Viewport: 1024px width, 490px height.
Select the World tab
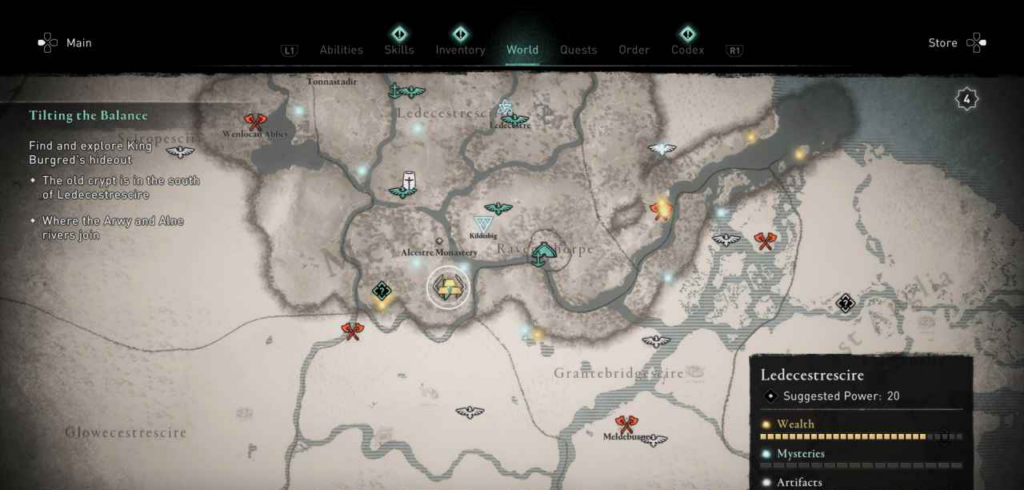coord(522,50)
